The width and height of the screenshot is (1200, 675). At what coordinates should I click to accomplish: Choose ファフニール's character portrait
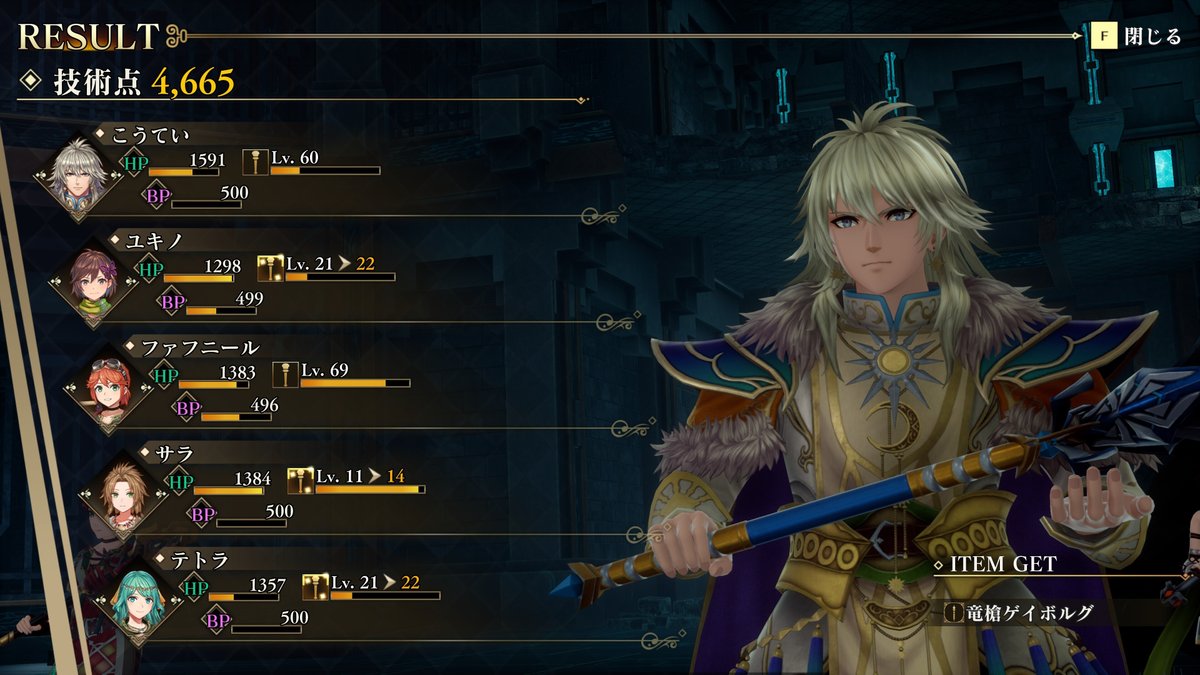110,389
